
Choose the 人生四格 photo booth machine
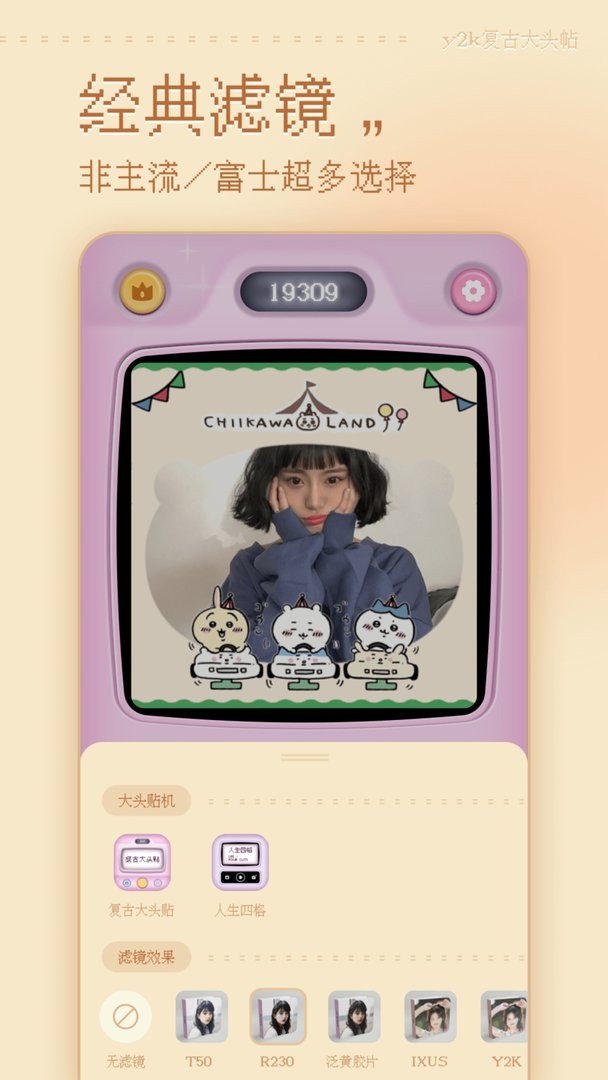tap(240, 863)
